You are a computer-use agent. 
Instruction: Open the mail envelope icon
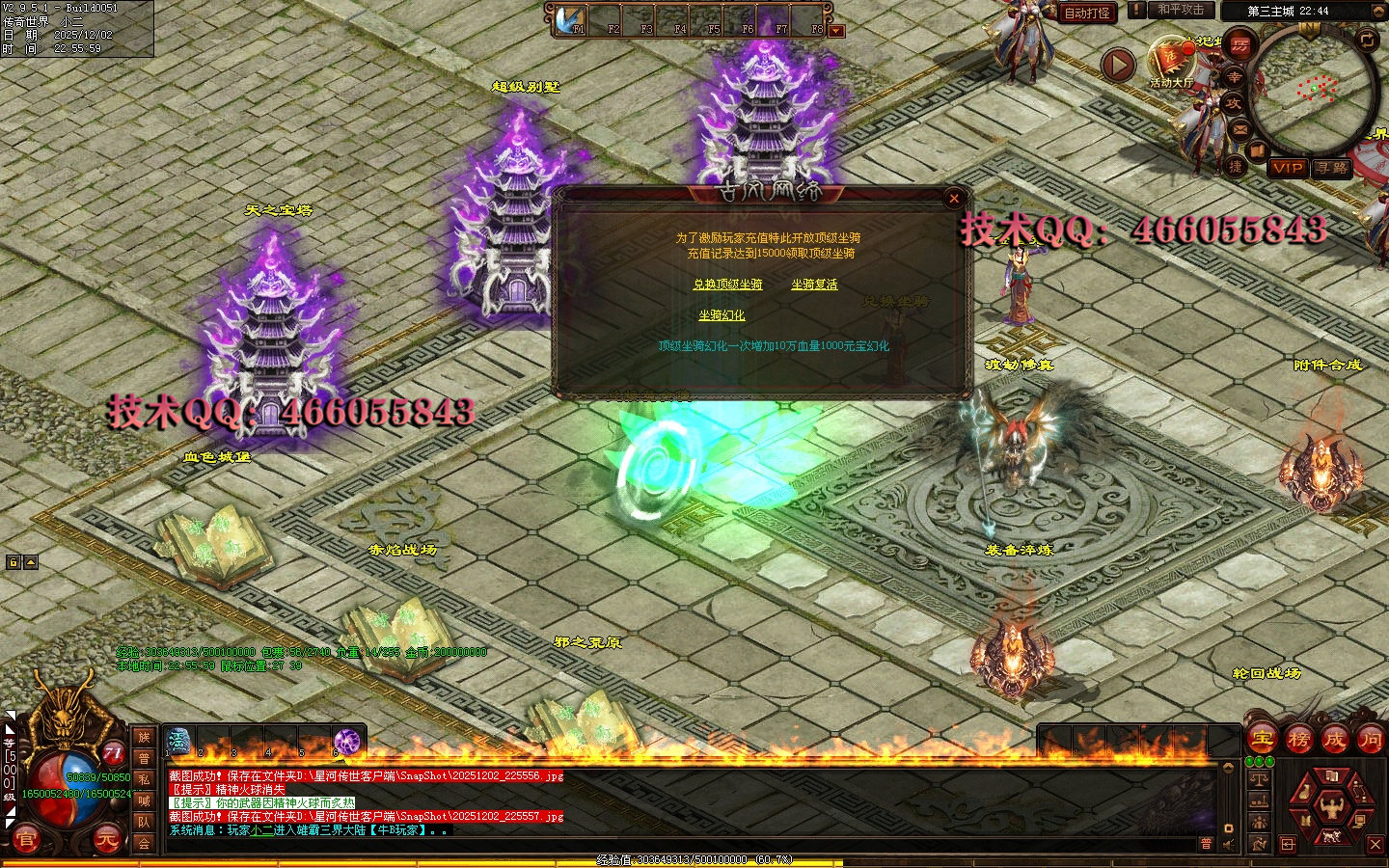click(x=1240, y=129)
